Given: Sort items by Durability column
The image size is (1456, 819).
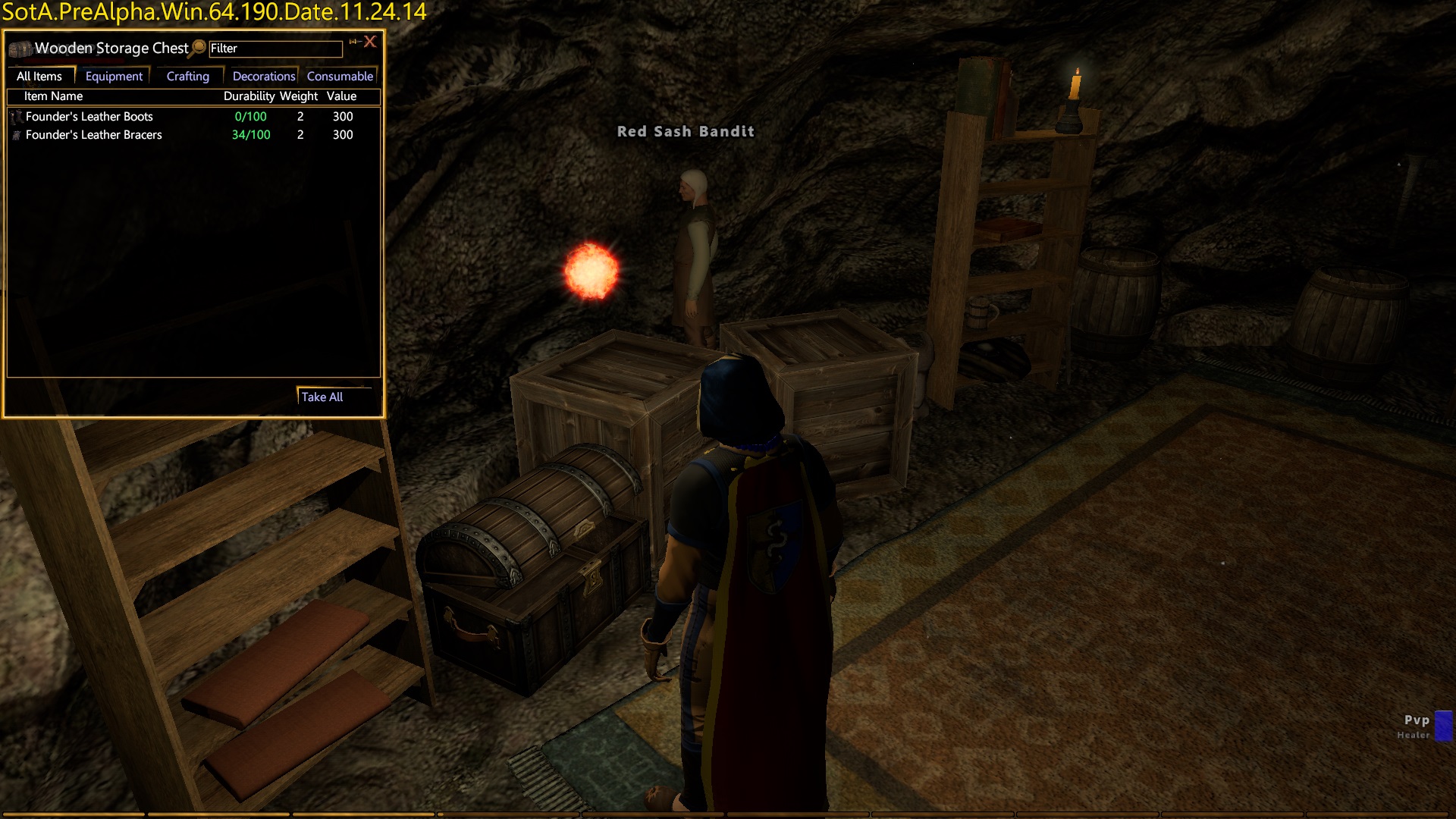Looking at the screenshot, I should point(249,96).
